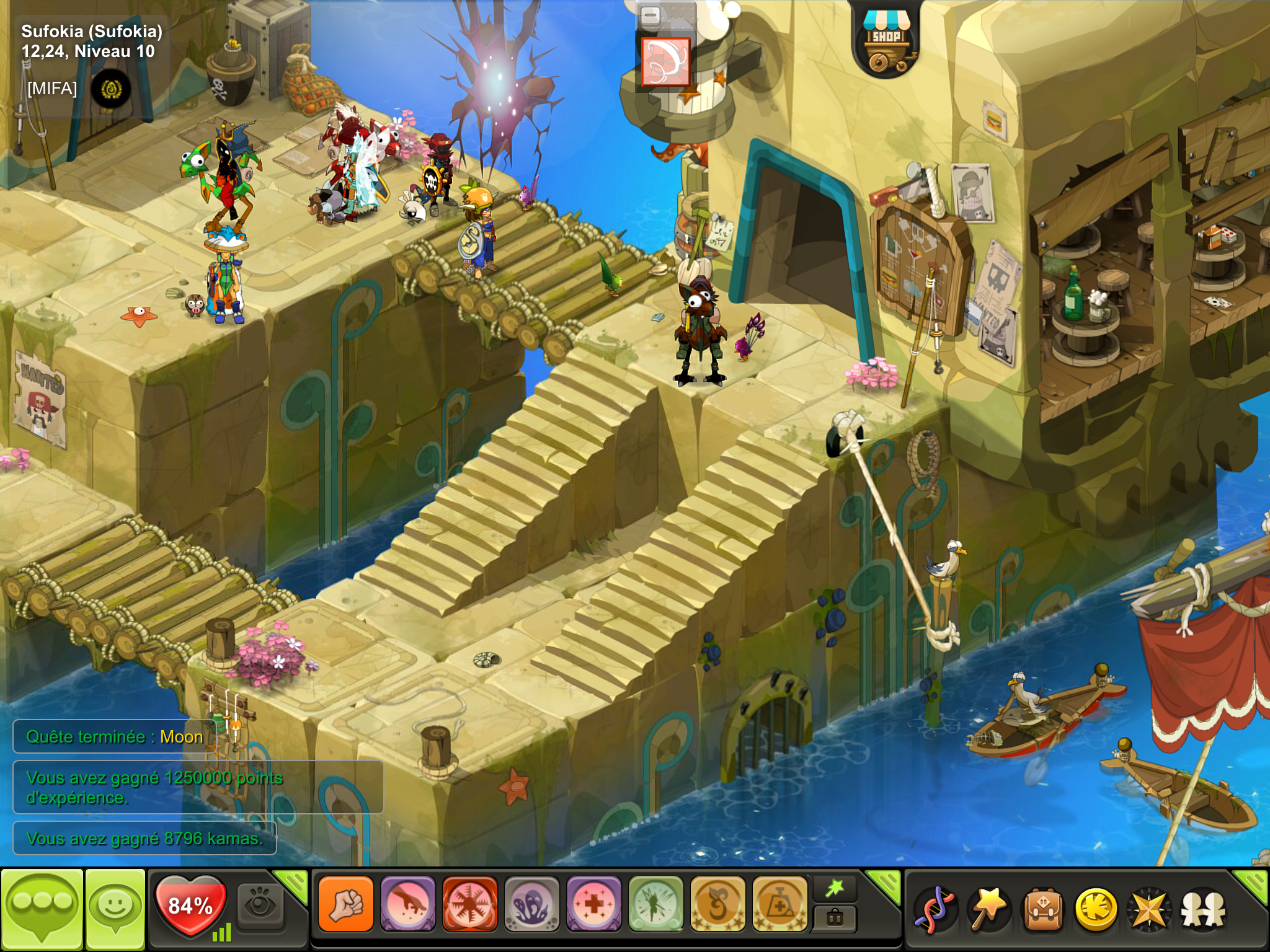Cast the golden weight spell

click(x=779, y=904)
